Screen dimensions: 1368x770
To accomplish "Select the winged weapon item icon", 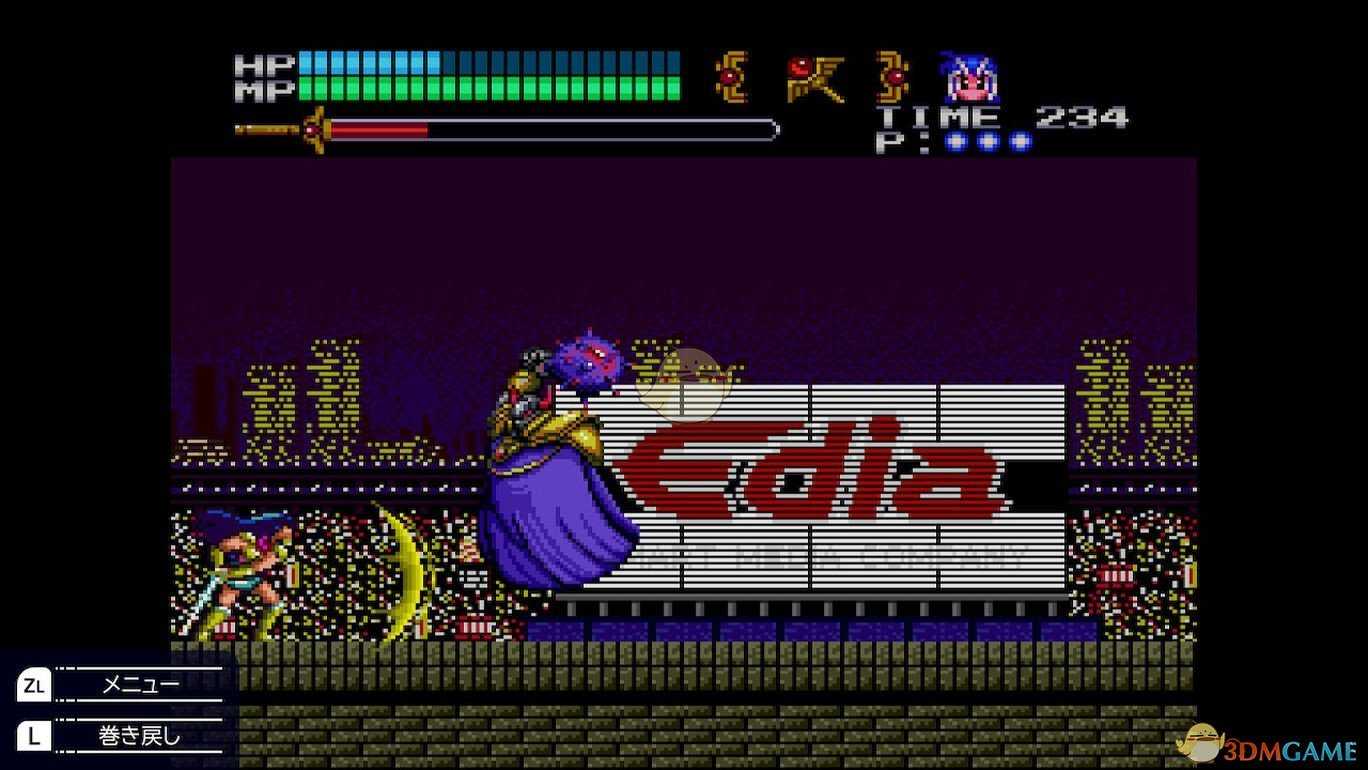I will pos(814,78).
